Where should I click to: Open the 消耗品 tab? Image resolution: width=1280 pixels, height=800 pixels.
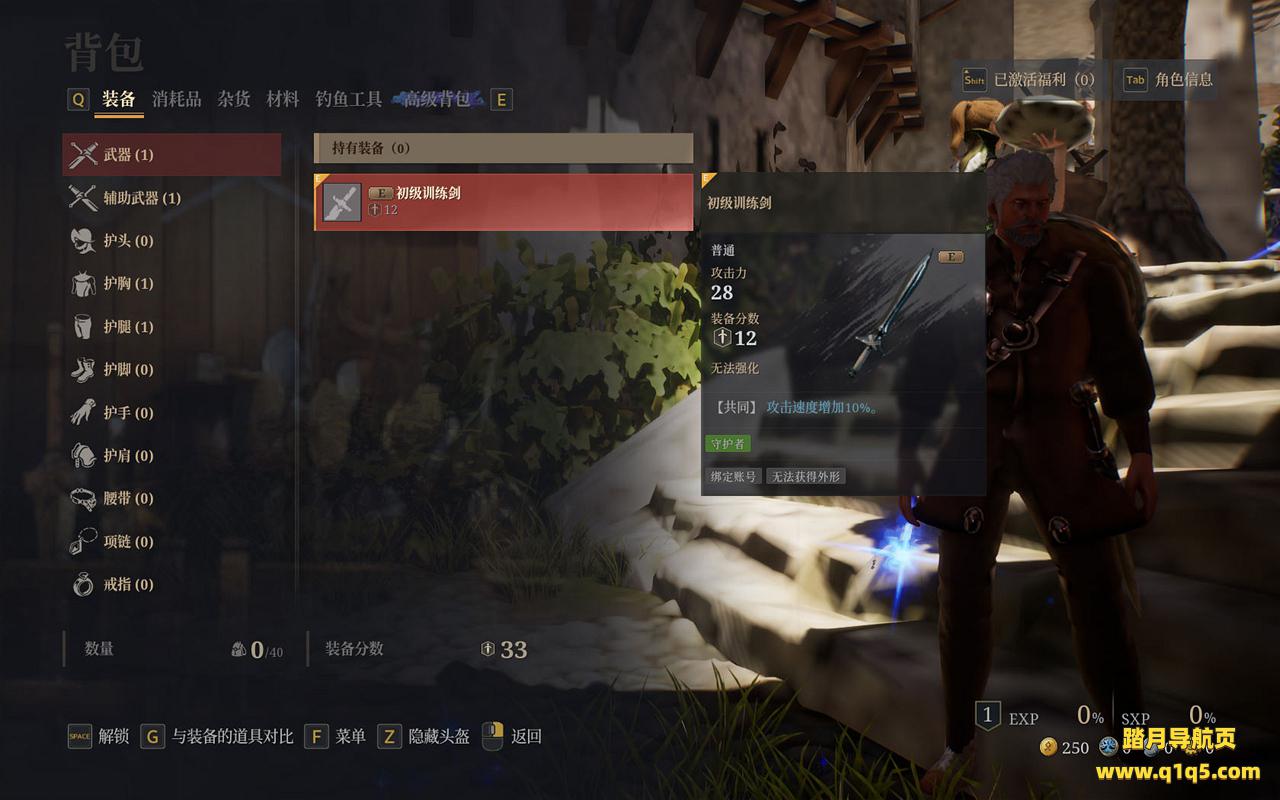177,99
